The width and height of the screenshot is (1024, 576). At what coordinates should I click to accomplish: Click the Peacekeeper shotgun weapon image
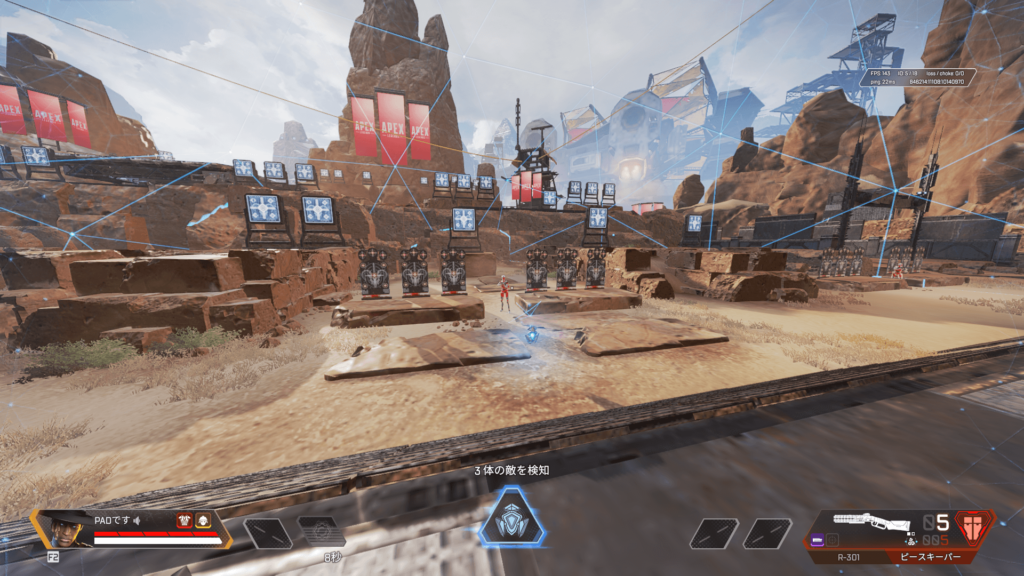coord(872,523)
